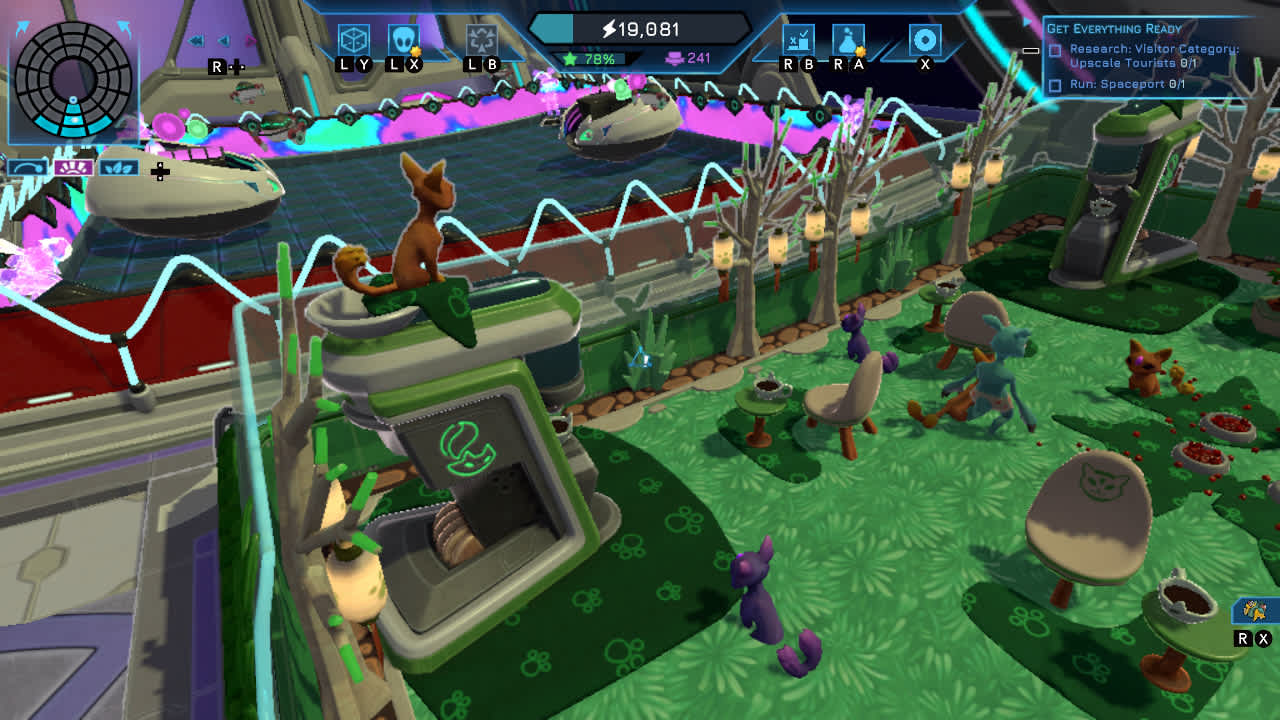This screenshot has width=1280, height=720.
Task: Check the Upscale Tourists research objective
Action: [x=1053, y=51]
